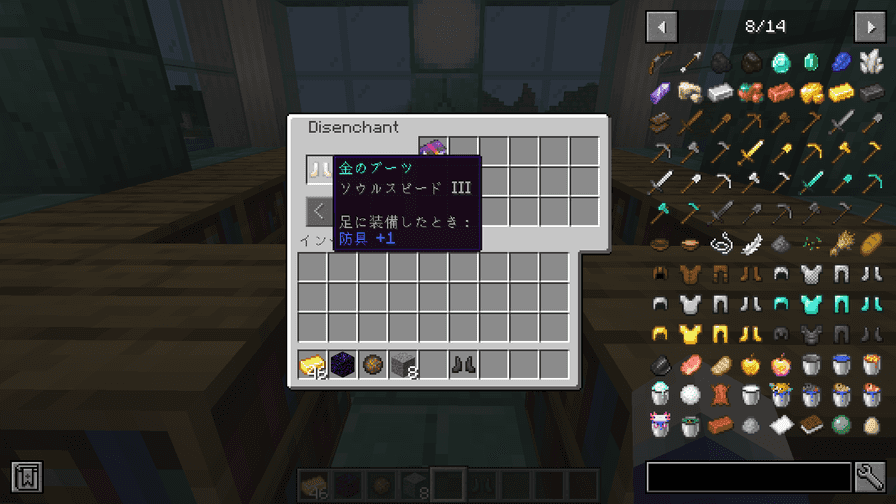Open the bookmark icon in the corner
896x504 pixels.
pyautogui.click(x=26, y=477)
